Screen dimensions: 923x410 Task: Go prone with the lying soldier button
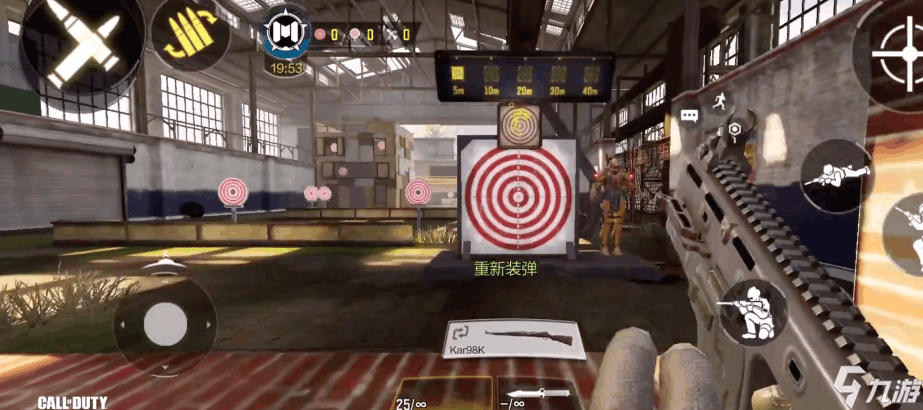[x=836, y=176]
